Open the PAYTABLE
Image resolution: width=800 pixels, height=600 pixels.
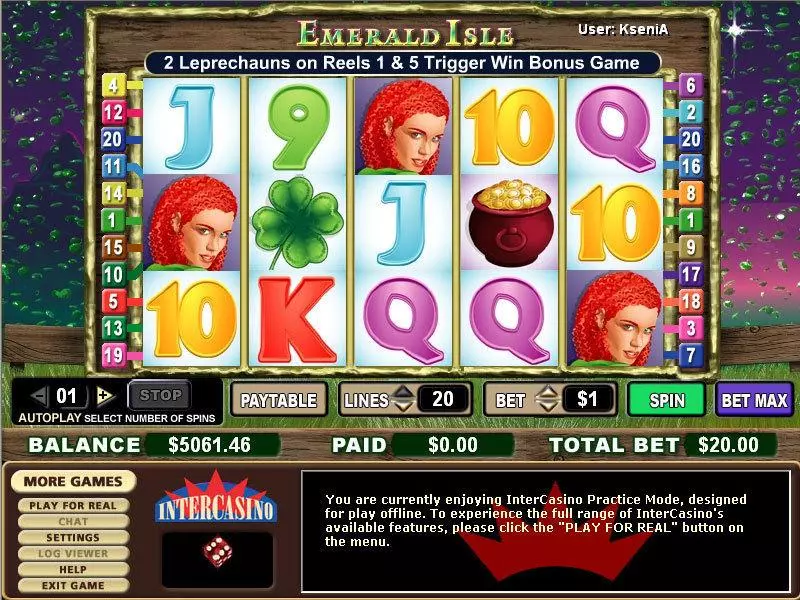tap(280, 400)
